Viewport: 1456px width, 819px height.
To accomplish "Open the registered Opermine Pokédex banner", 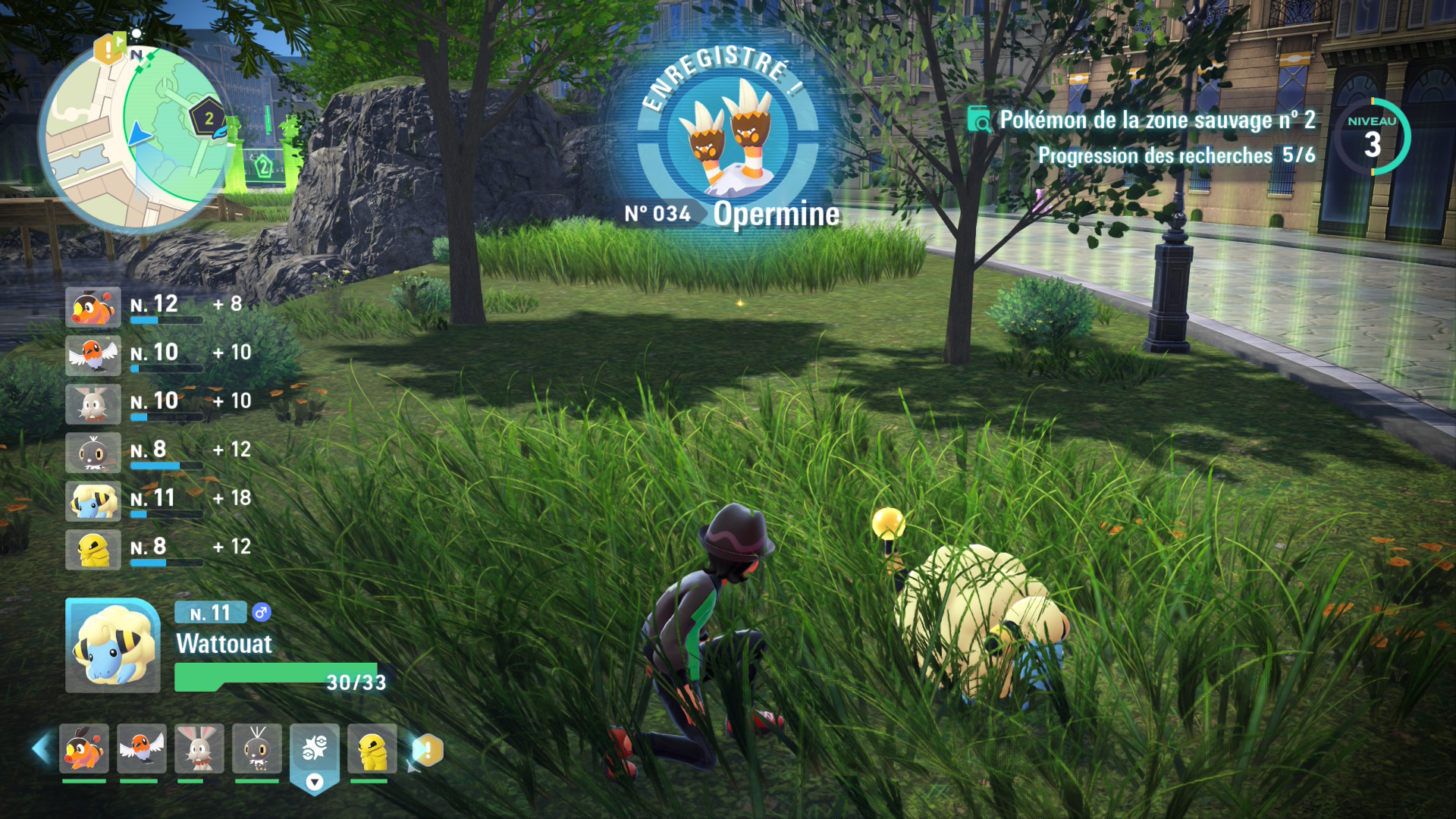I will pos(731,140).
